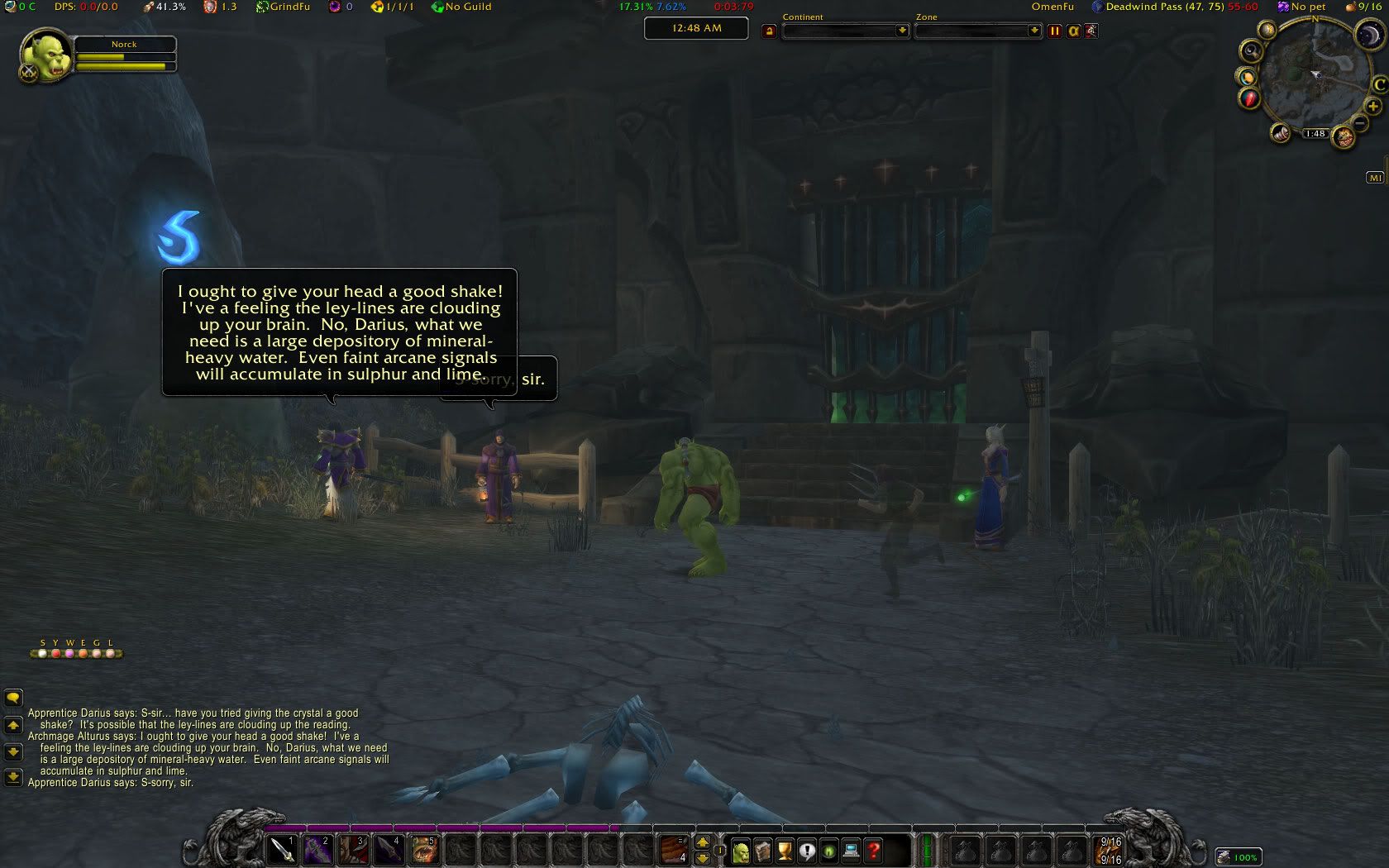Activate the sword attack in action slot 1
1389x868 pixels.
pos(282,849)
